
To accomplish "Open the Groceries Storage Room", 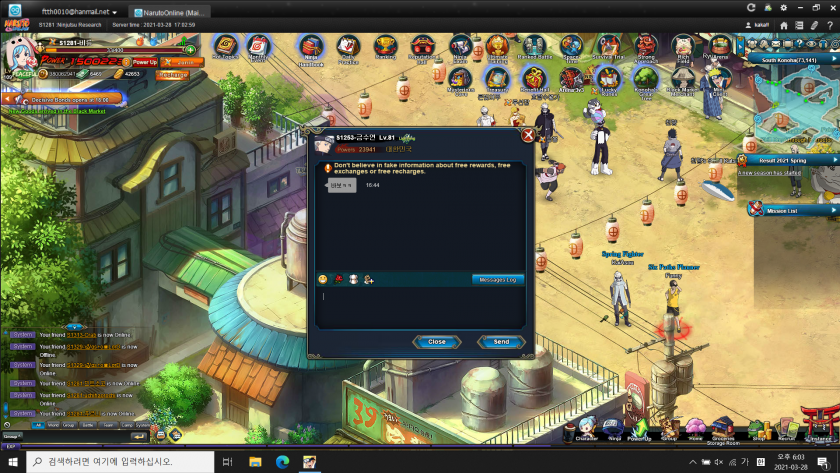I will pos(724,429).
